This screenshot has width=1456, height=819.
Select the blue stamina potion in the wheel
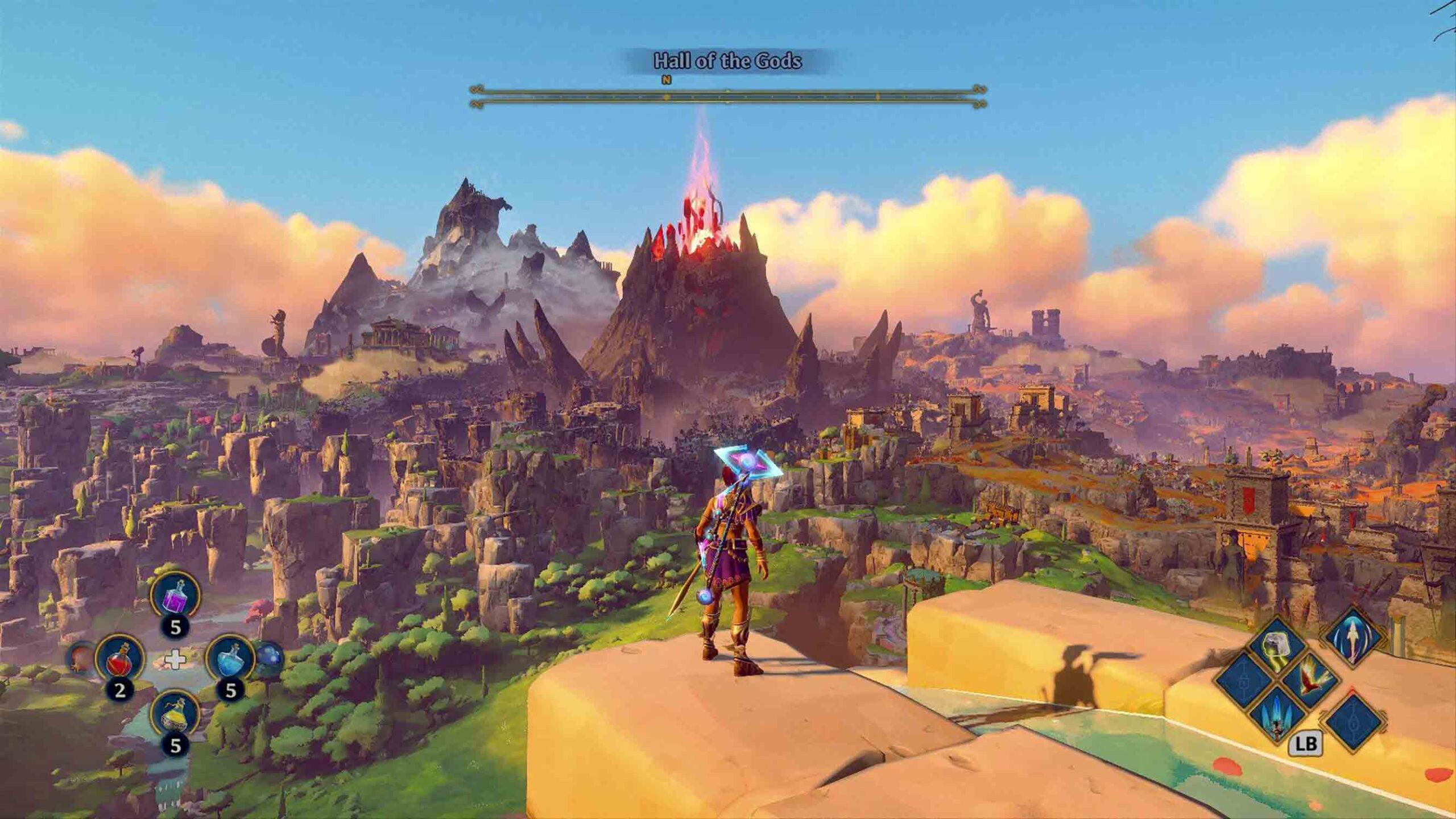pos(231,661)
